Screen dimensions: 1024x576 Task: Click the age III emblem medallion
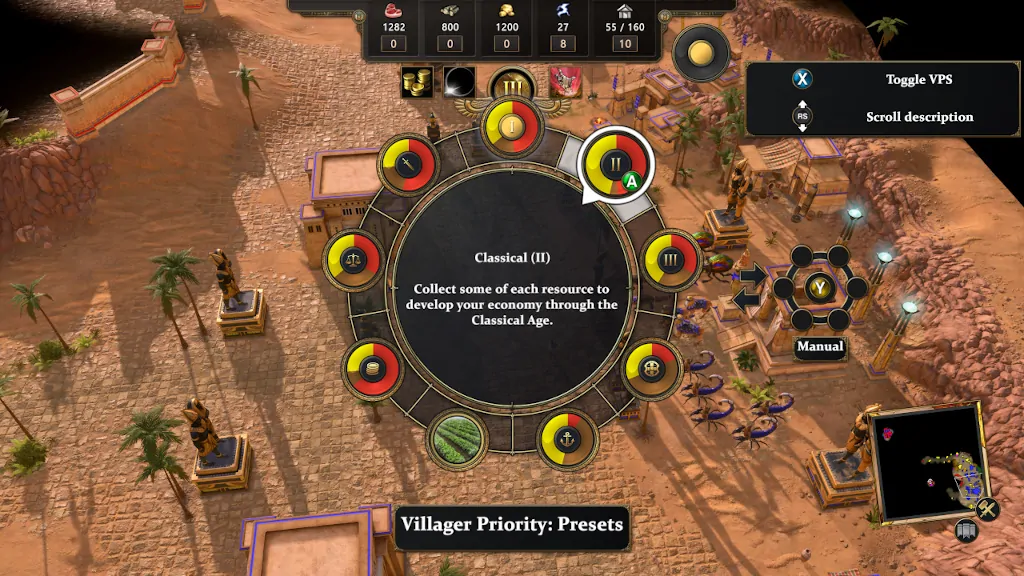[x=512, y=87]
